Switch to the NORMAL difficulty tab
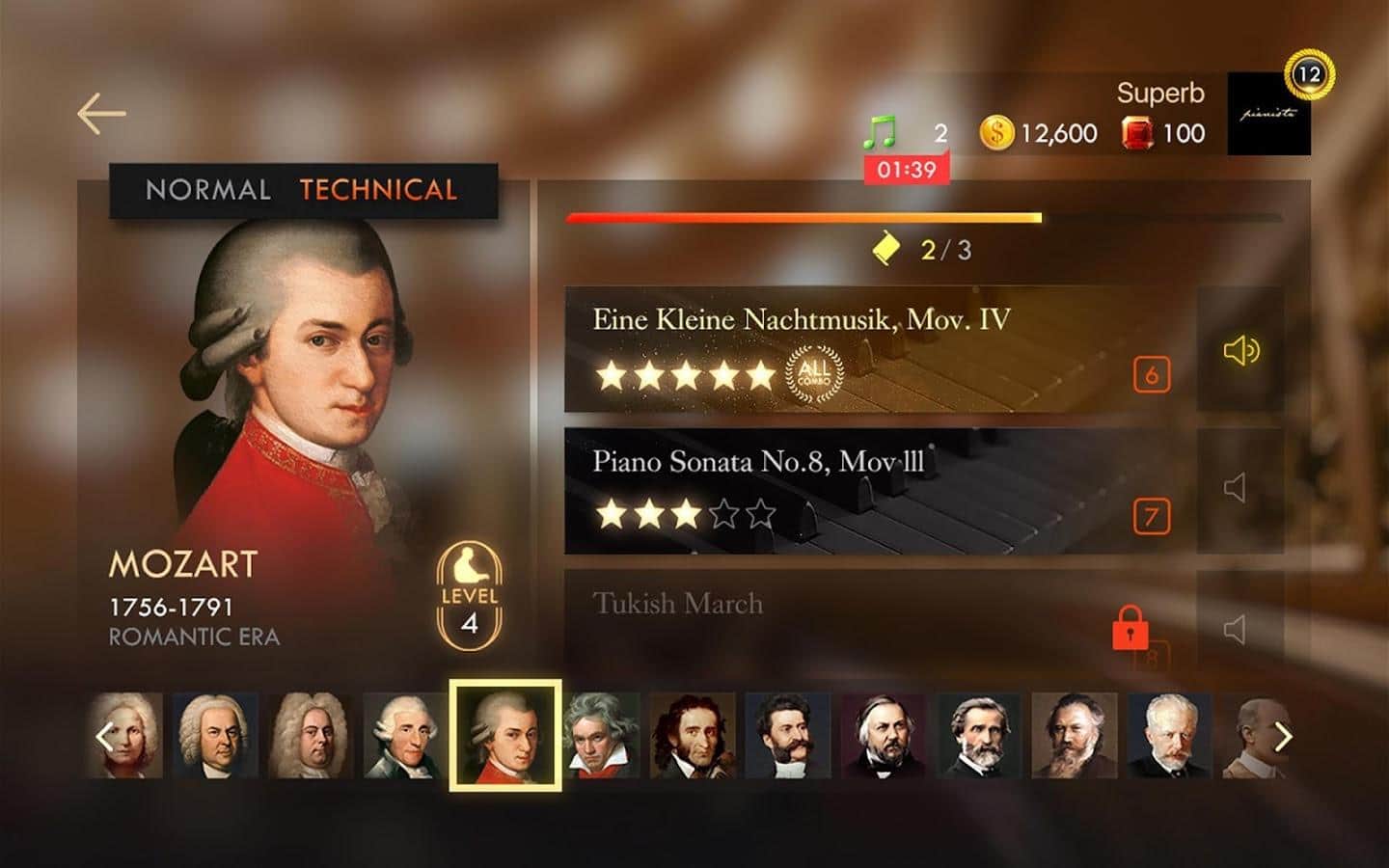Screen dimensions: 1389x868 tap(207, 190)
